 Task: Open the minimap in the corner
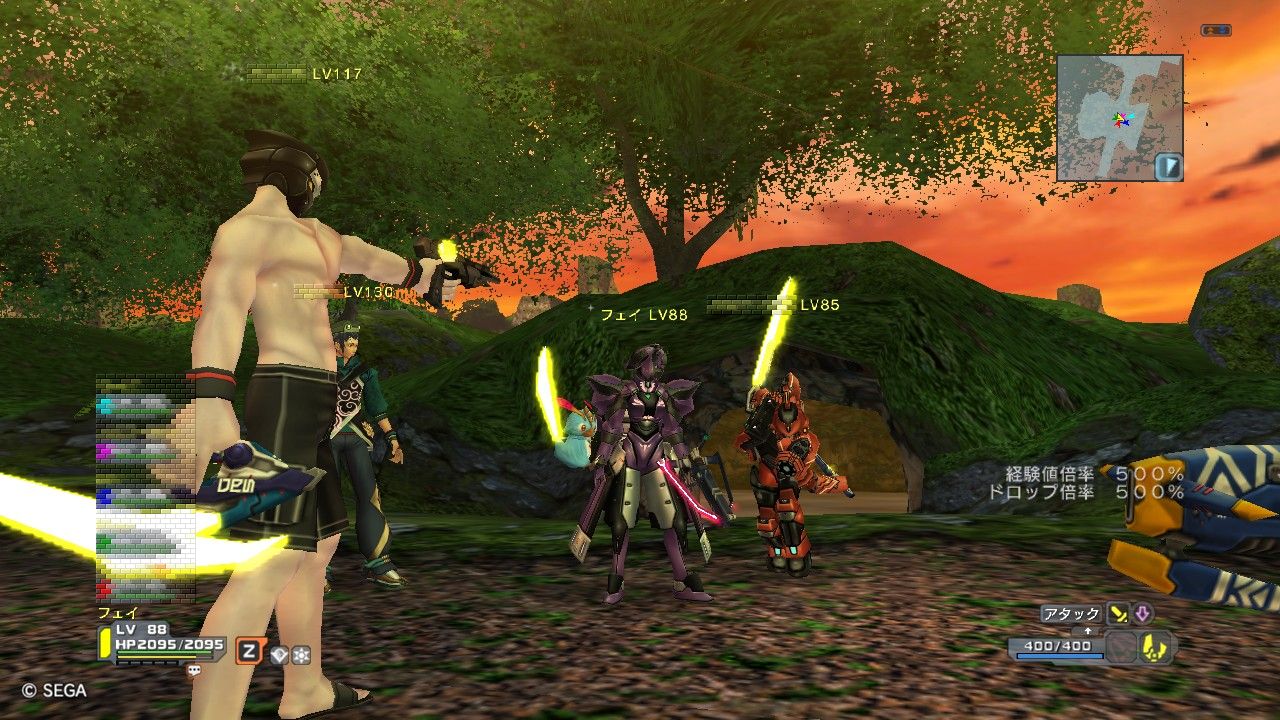[1119, 118]
